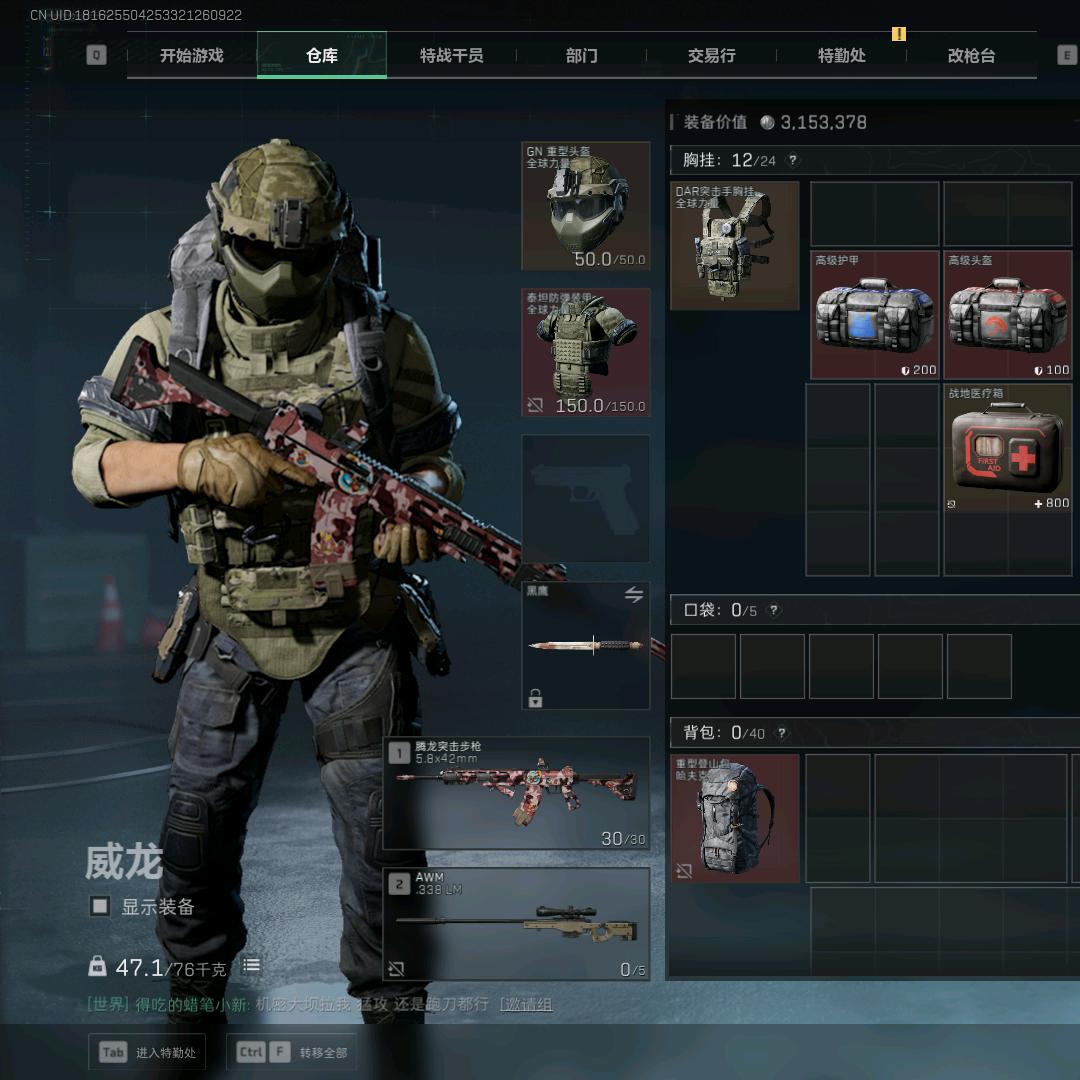Pick the 高级头盔 repair kit item

1008,315
